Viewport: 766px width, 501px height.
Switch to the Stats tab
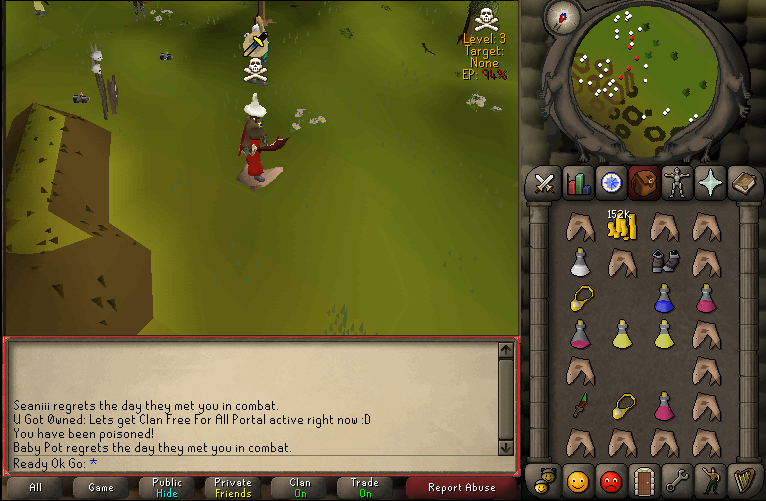[x=577, y=182]
